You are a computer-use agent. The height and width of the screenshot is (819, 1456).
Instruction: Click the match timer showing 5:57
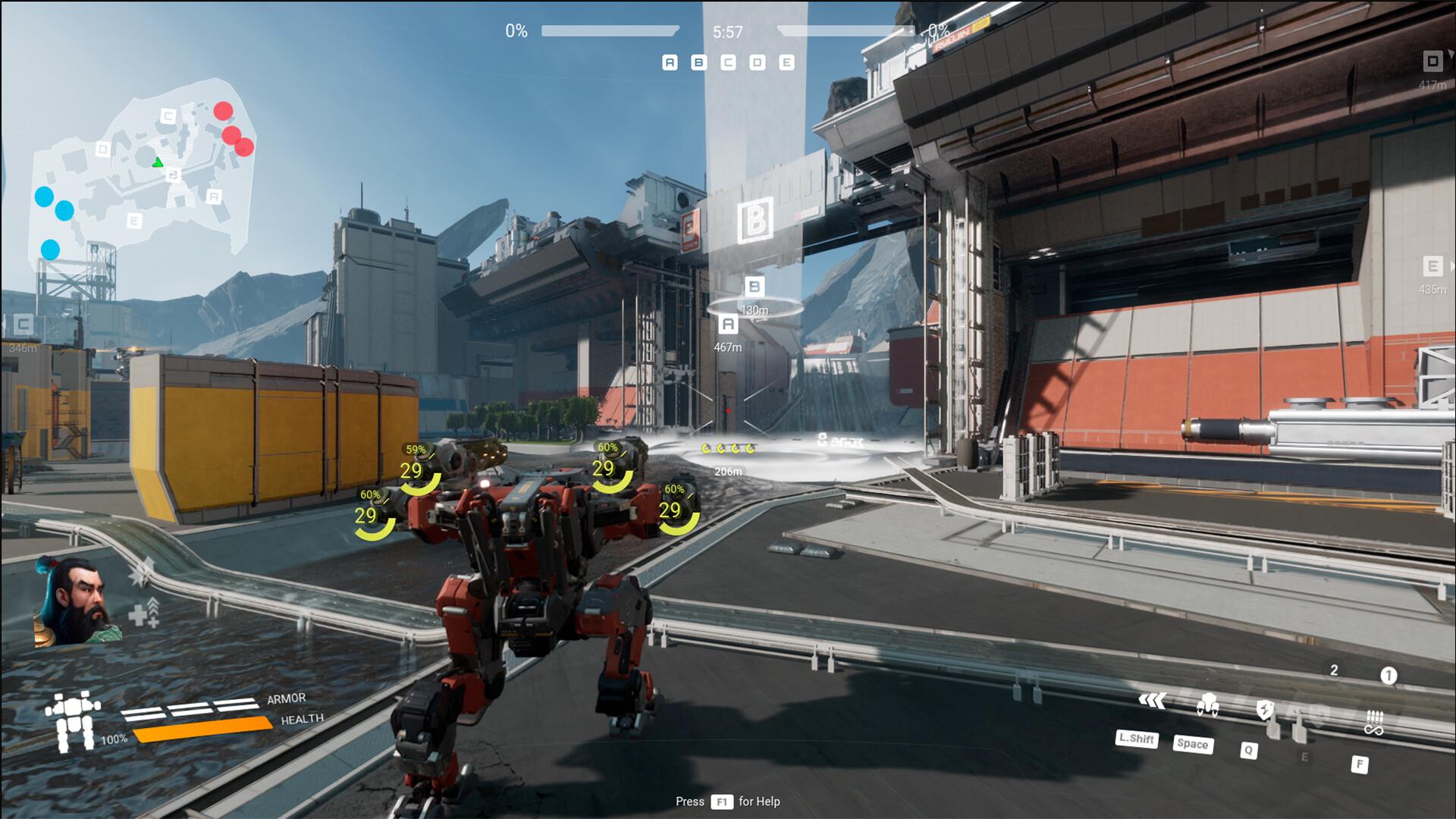pyautogui.click(x=726, y=31)
